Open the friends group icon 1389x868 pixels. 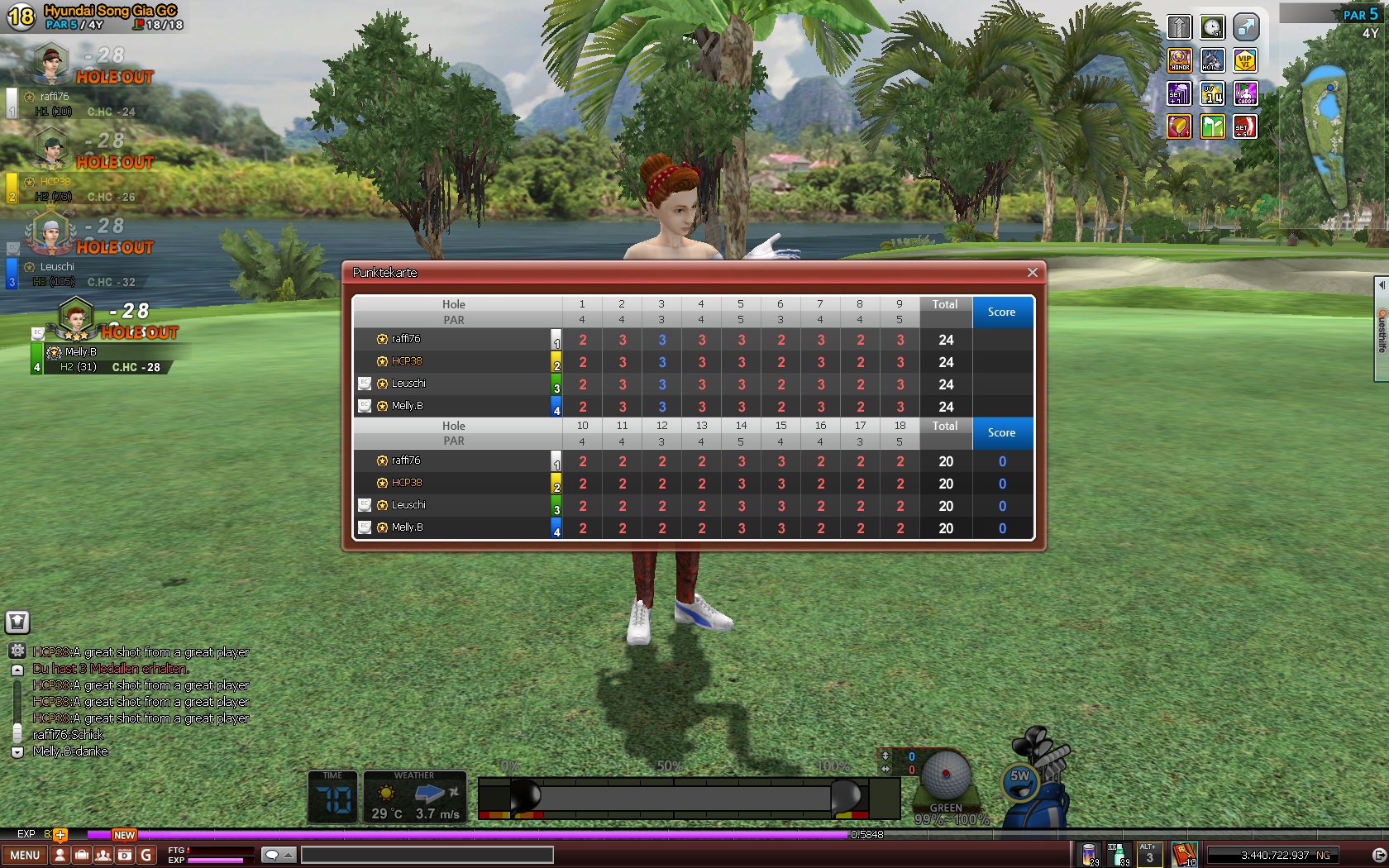pos(103,856)
